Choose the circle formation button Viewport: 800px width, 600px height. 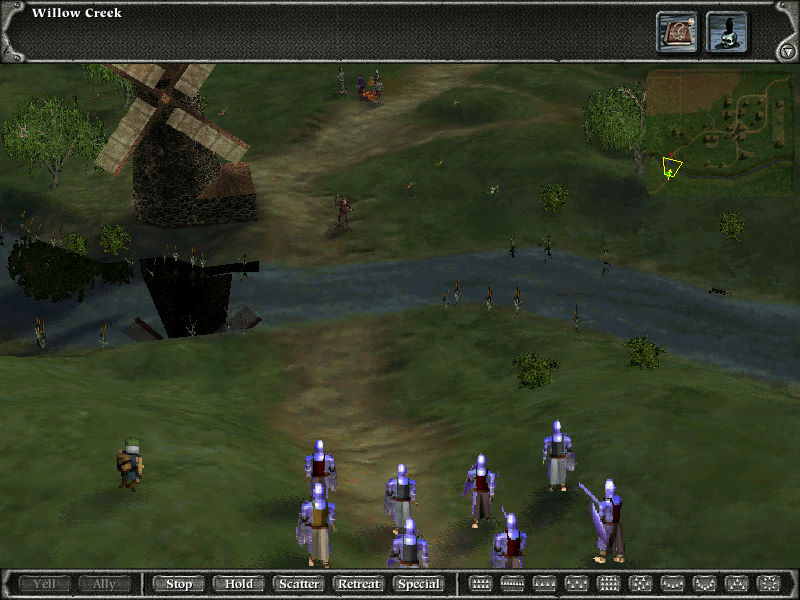(768, 583)
